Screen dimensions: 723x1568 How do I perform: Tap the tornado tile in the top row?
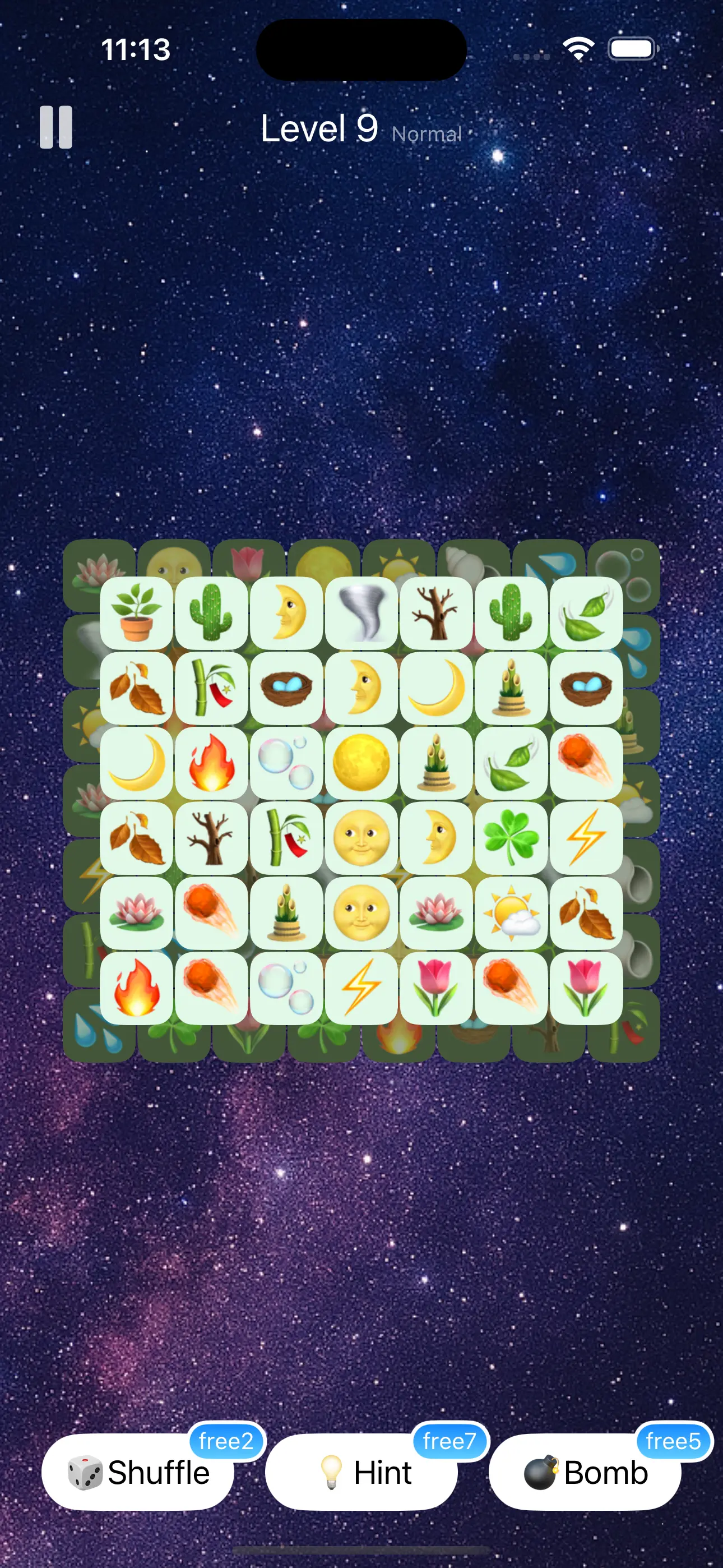(x=361, y=614)
